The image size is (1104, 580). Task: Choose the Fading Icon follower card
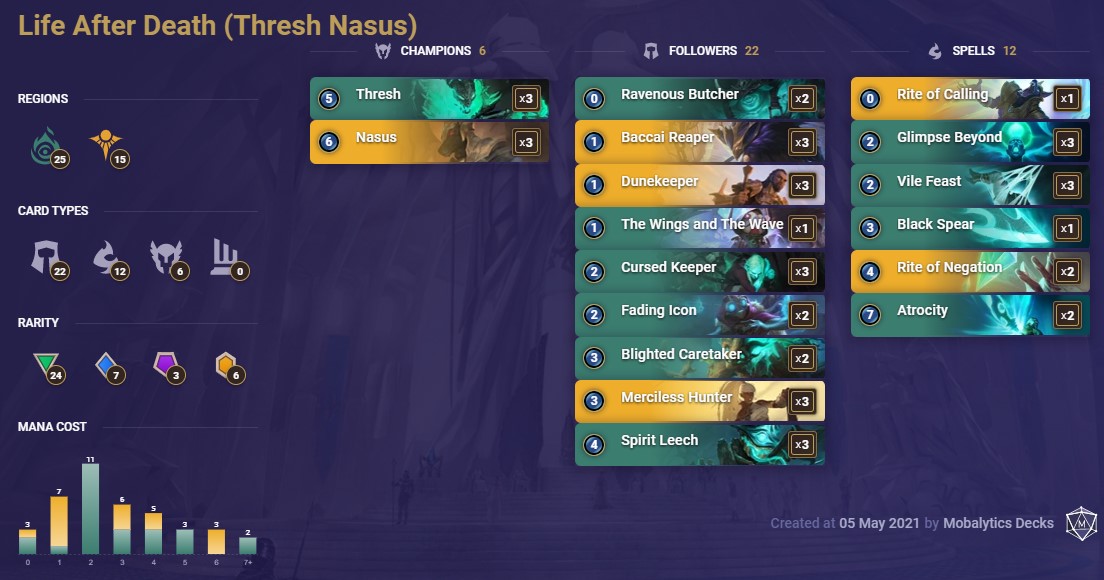point(699,314)
